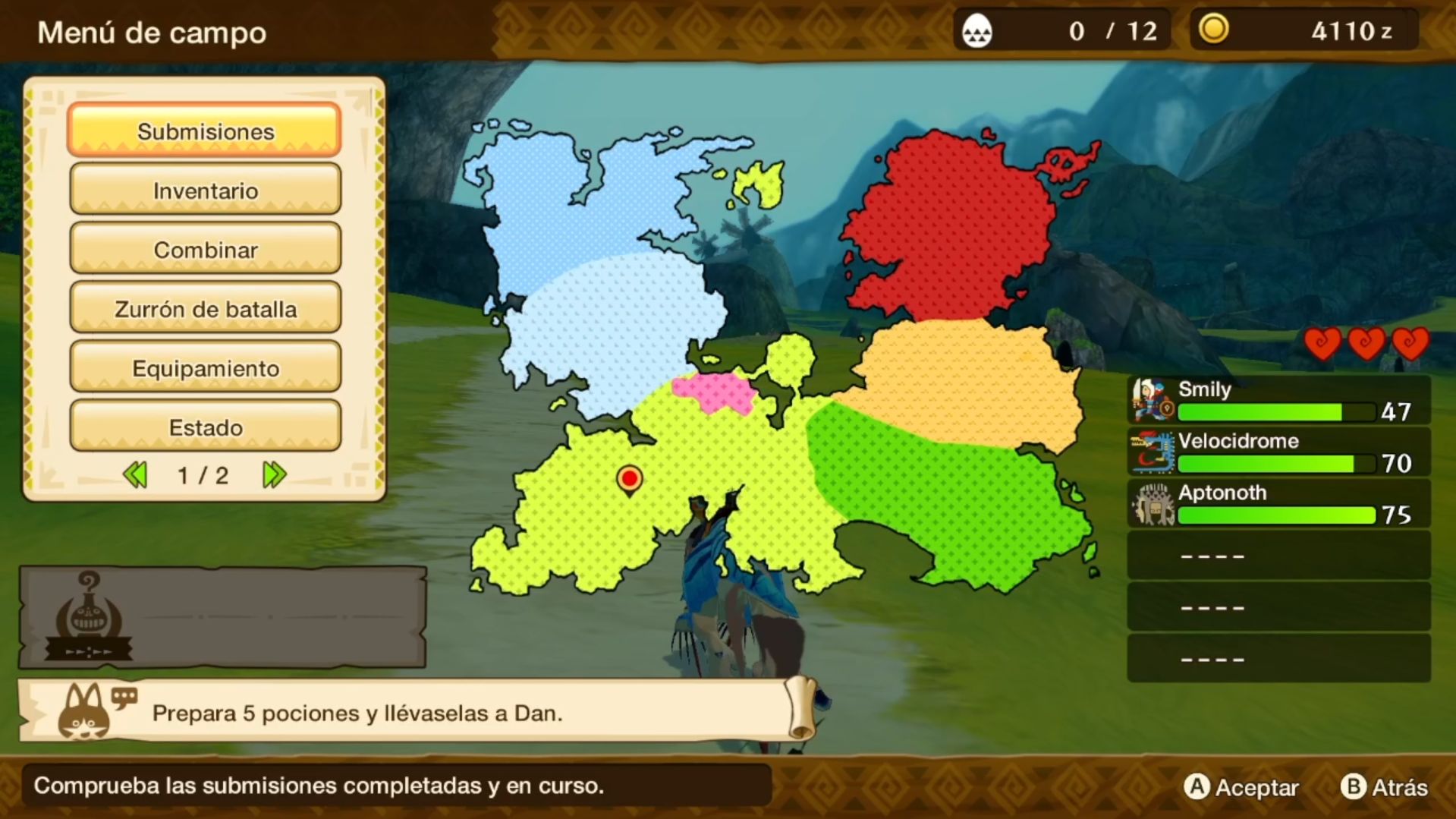Go to the Equipamiento menu
This screenshot has height=819, width=1456.
[x=205, y=367]
